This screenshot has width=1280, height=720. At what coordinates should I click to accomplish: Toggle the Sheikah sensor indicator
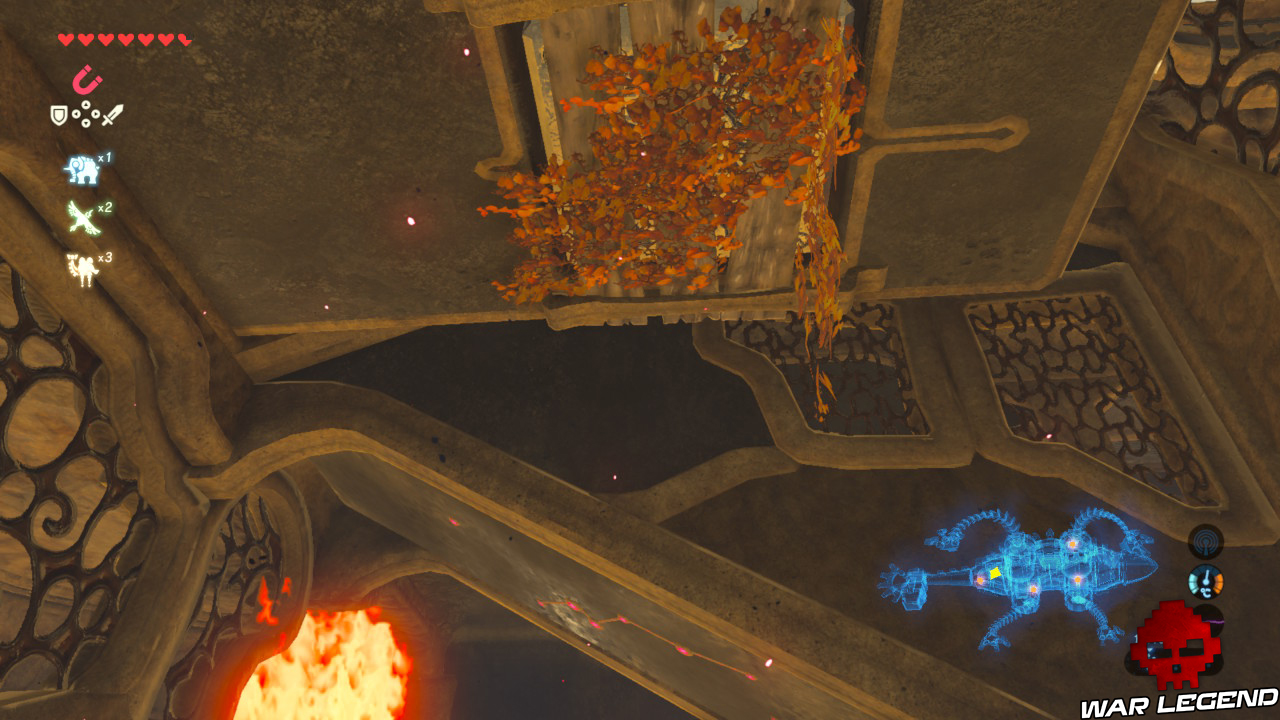(1205, 543)
